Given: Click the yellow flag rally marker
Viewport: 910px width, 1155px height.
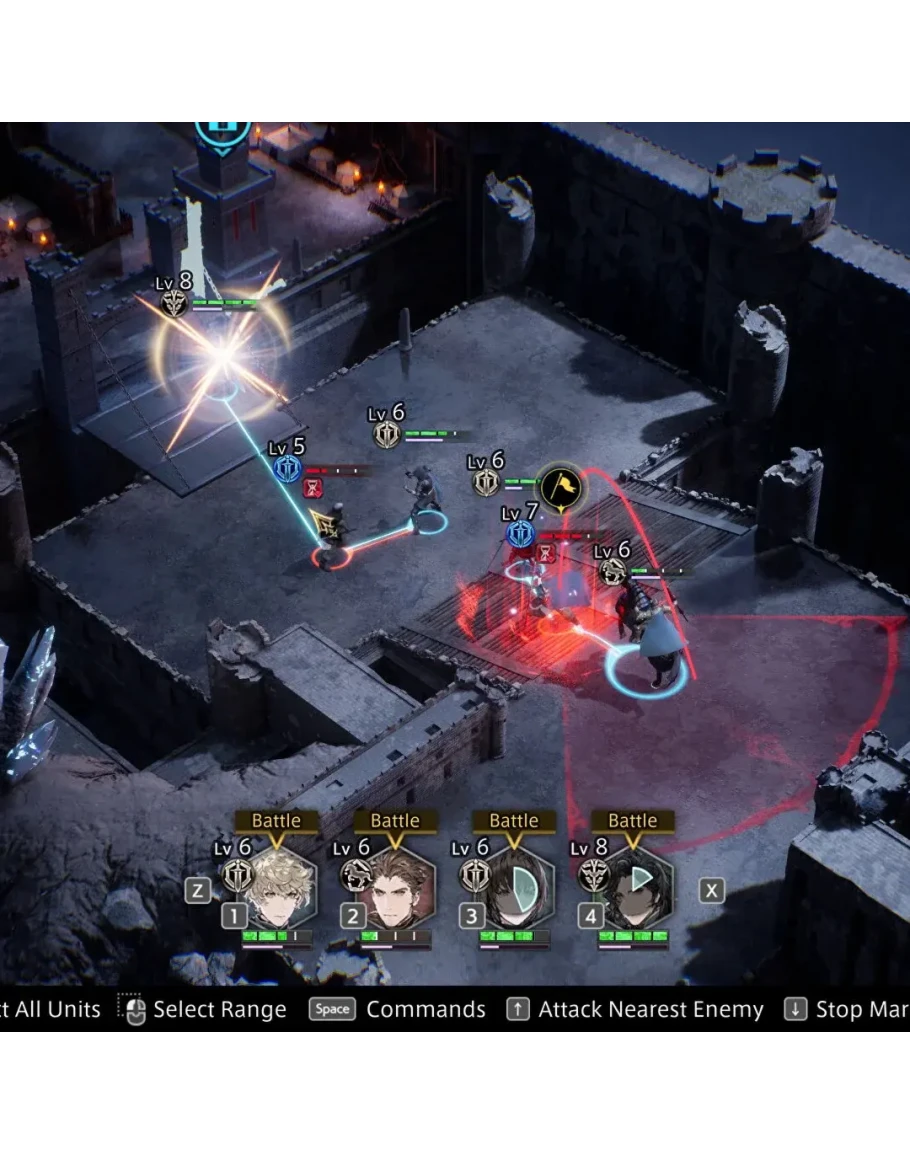Looking at the screenshot, I should click(561, 488).
